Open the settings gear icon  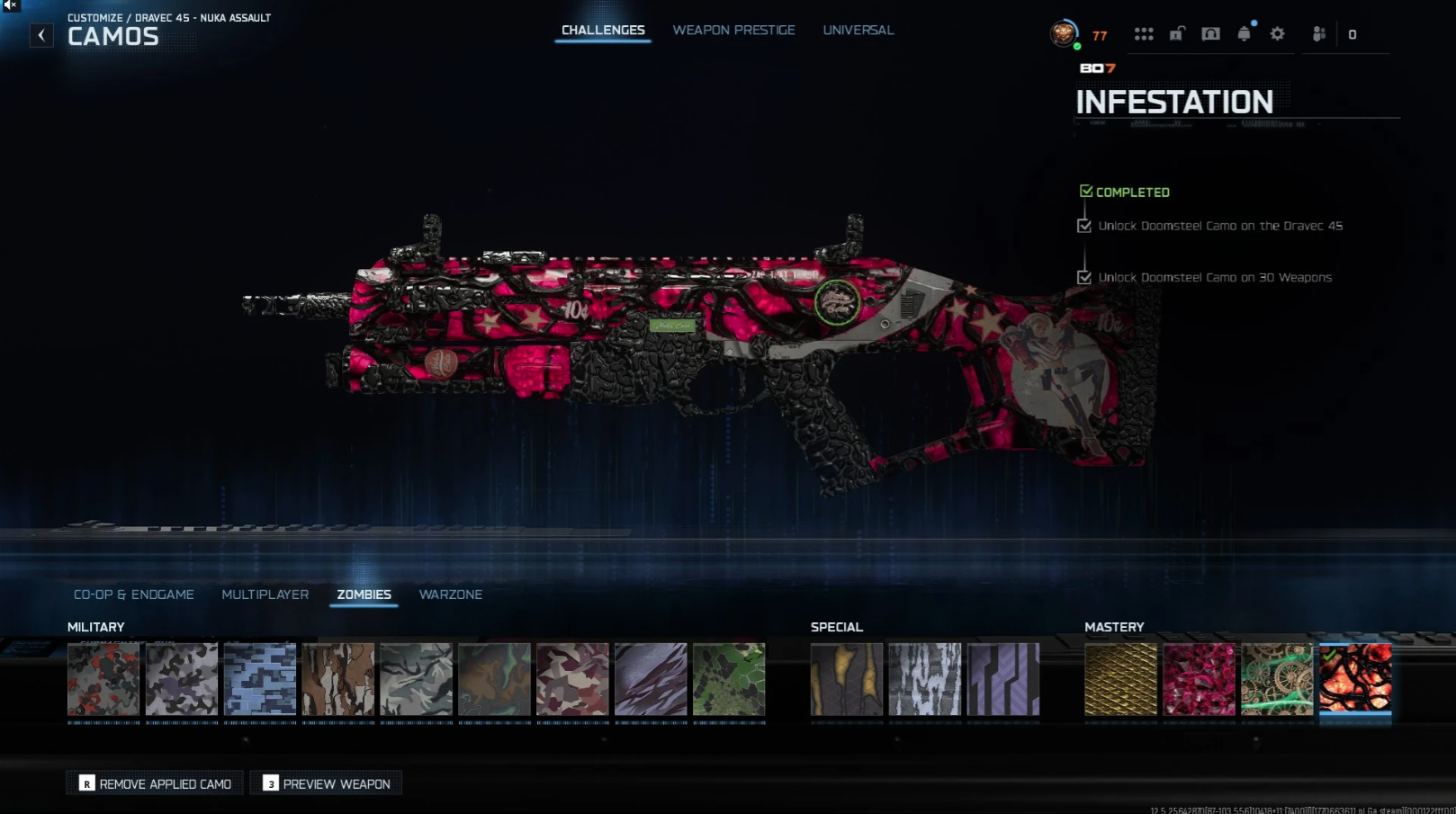pos(1277,34)
